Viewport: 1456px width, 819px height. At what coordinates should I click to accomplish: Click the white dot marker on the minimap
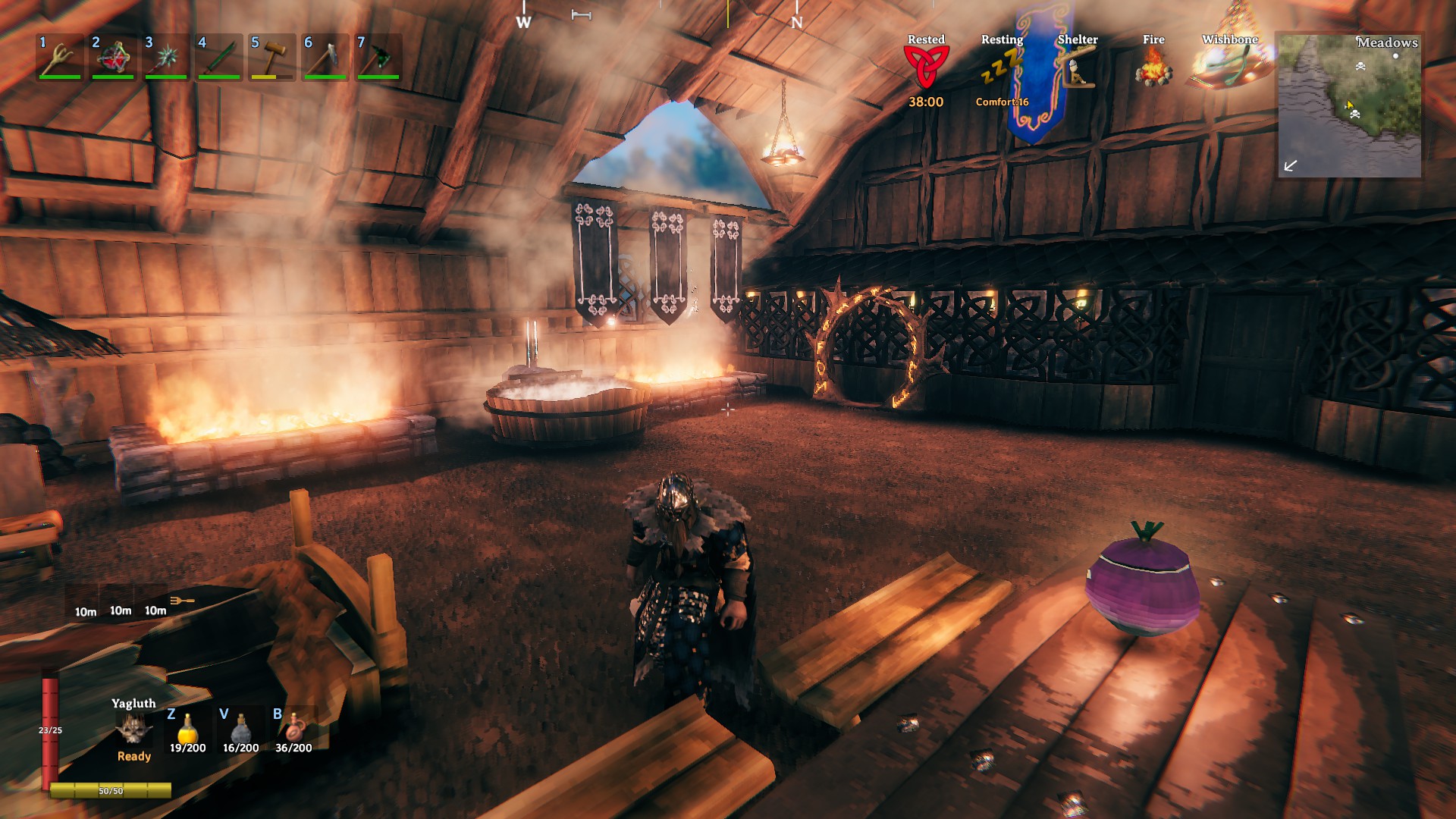(x=1395, y=56)
